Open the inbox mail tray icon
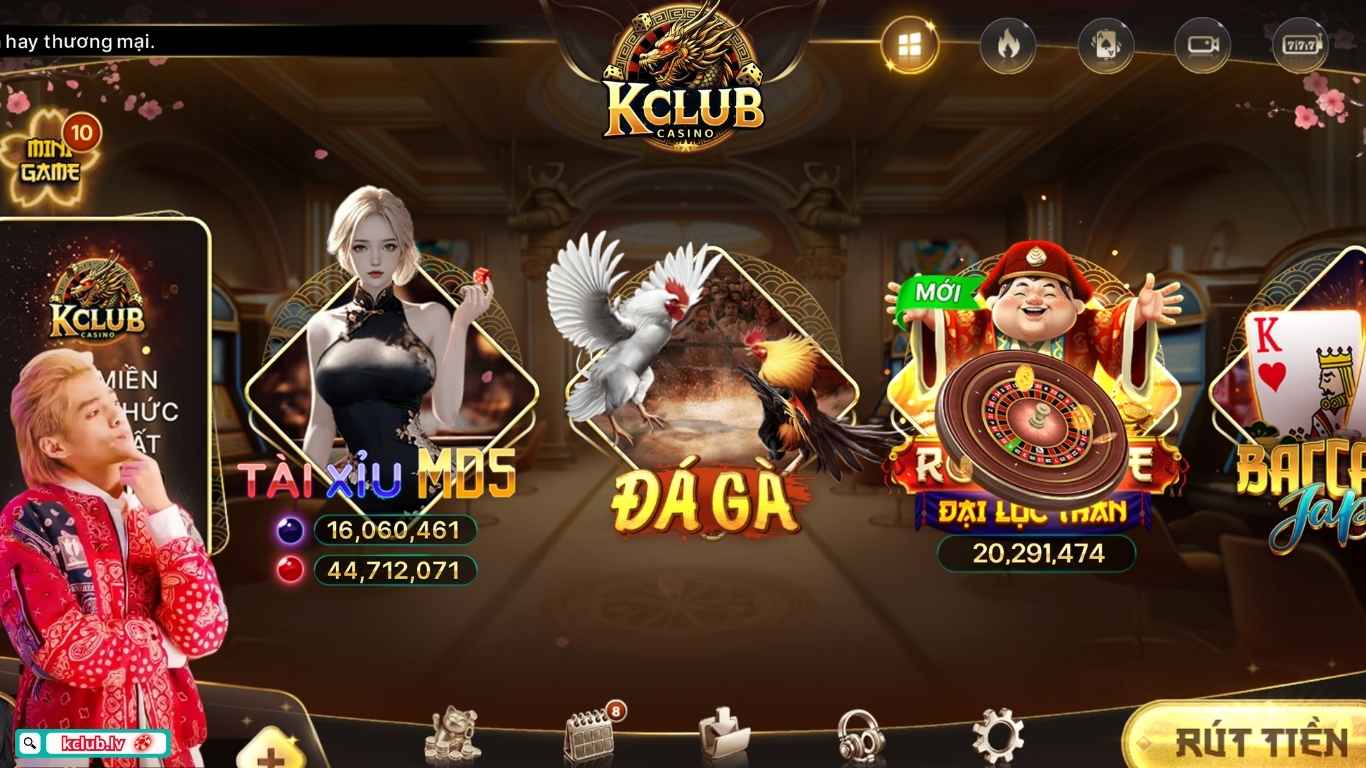This screenshot has height=768, width=1366. click(725, 732)
